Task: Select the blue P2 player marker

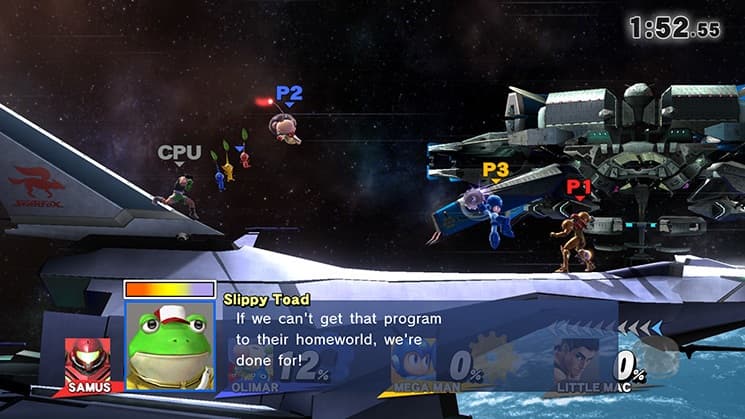Action: (289, 95)
